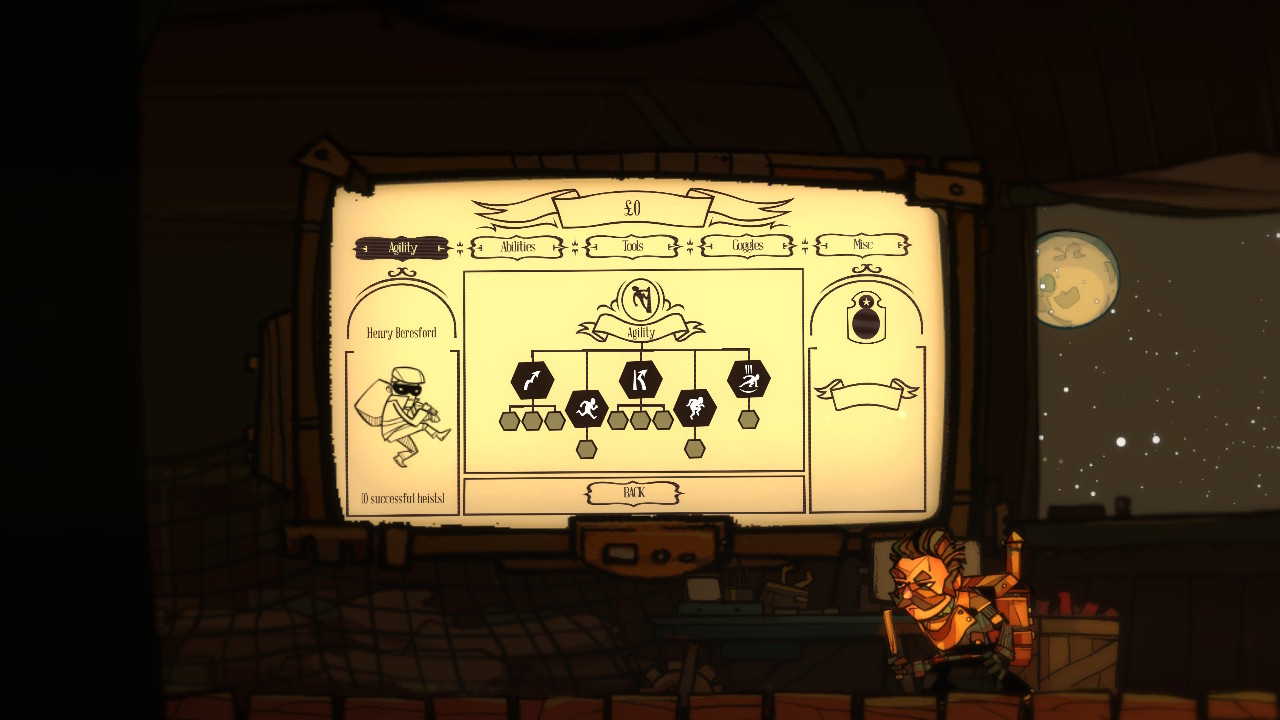Image resolution: width=1280 pixels, height=720 pixels.
Task: Toggle the lone slot under the dash upgrade
Action: pos(747,419)
